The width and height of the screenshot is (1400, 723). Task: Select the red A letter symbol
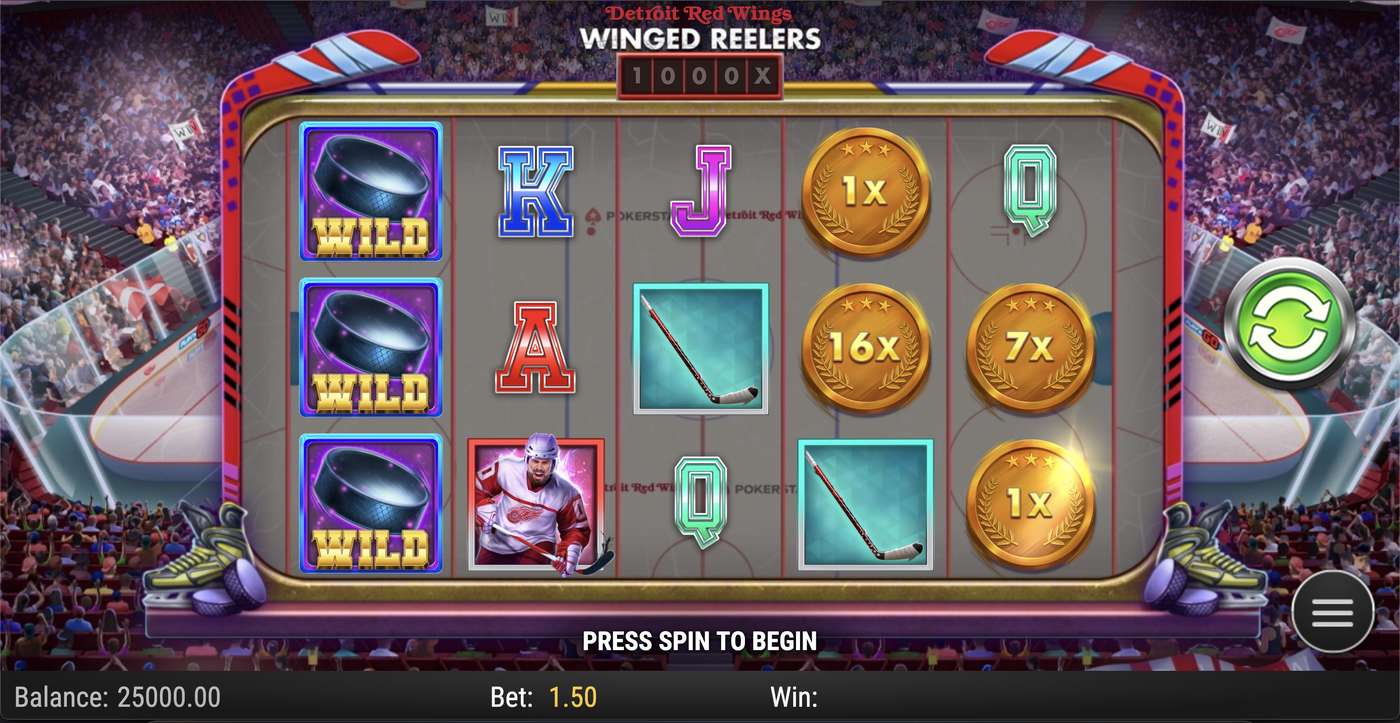click(x=536, y=348)
